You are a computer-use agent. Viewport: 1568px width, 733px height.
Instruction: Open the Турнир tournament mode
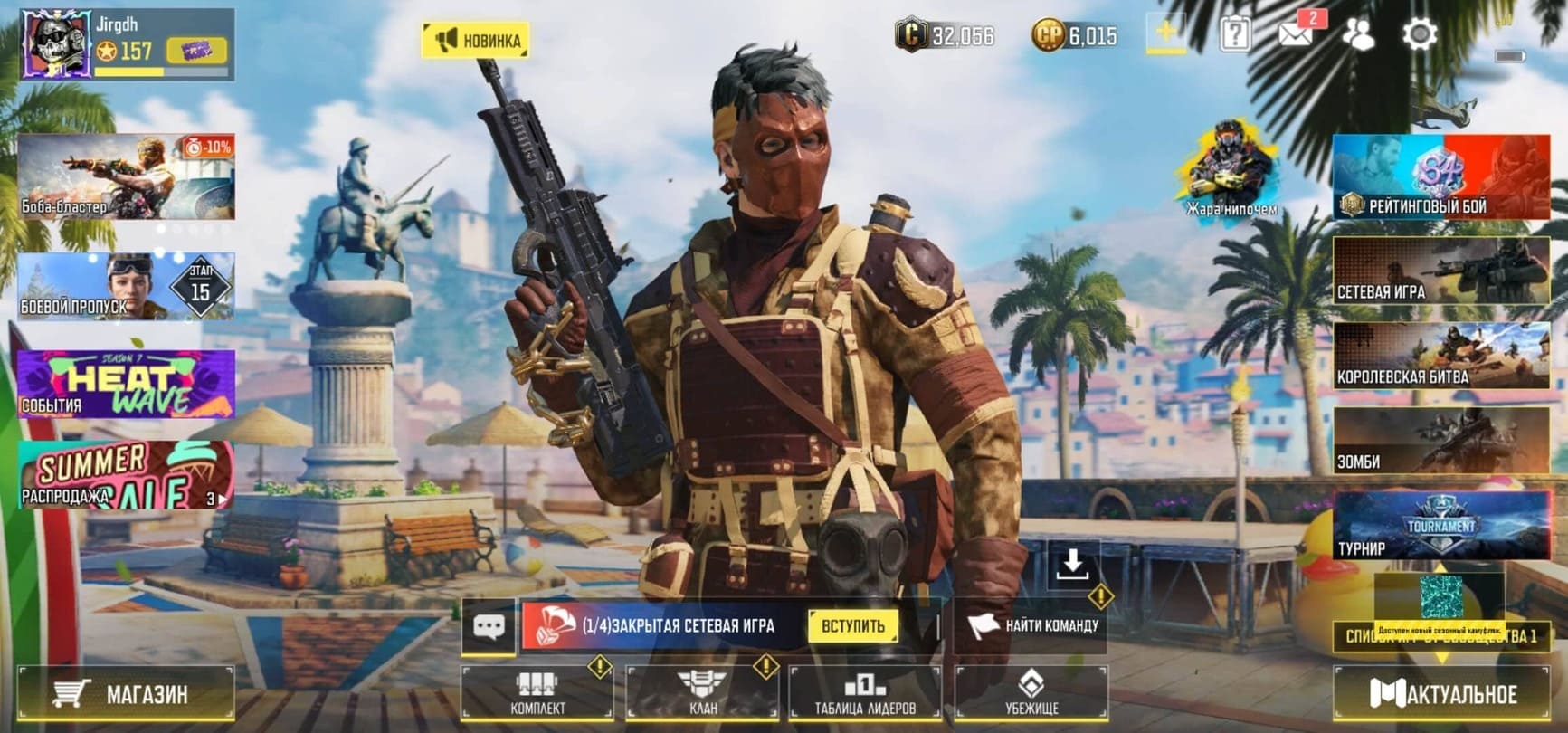(1440, 526)
